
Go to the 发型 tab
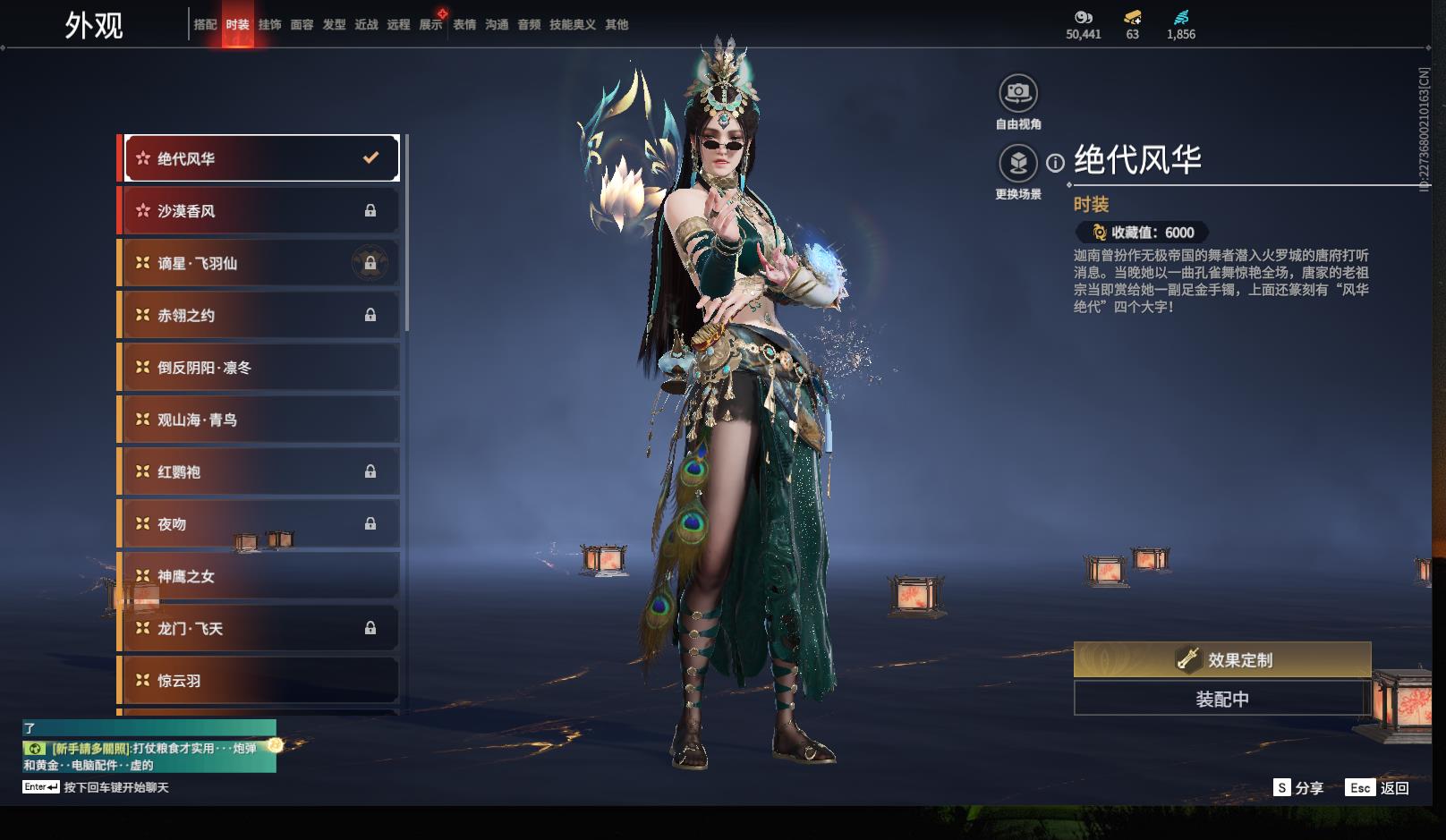tap(334, 25)
